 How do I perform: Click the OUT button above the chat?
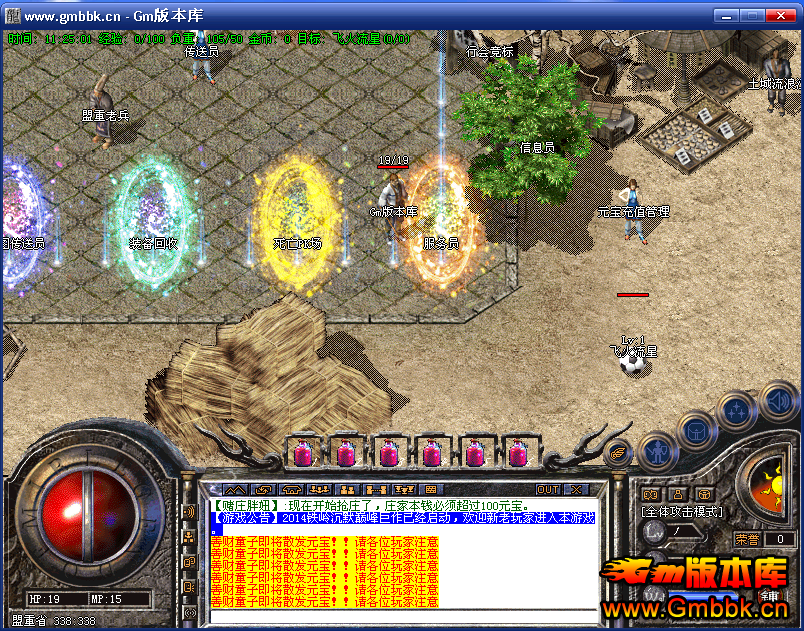point(547,489)
